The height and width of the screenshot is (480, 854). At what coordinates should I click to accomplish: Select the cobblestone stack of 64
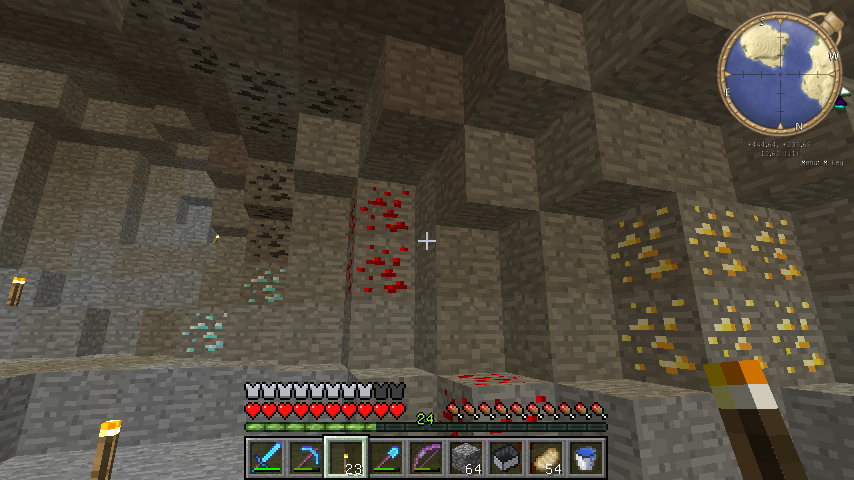point(466,457)
